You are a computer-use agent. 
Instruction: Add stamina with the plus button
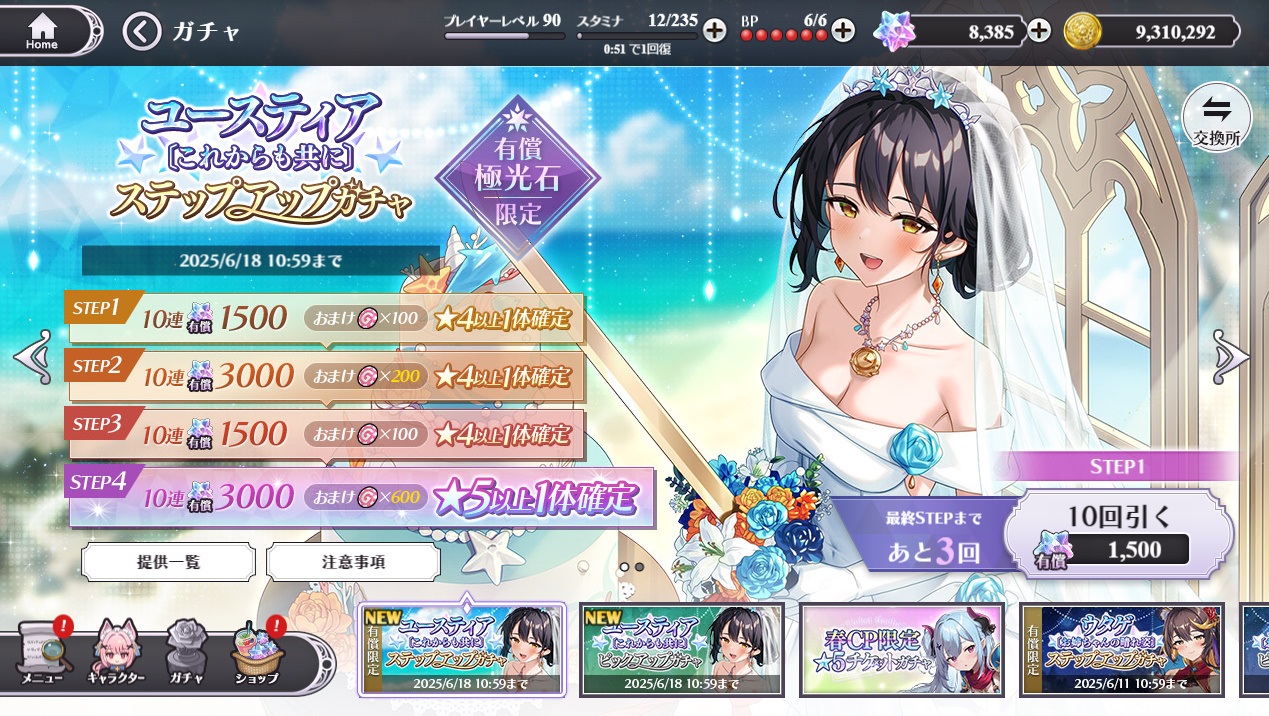point(714,30)
